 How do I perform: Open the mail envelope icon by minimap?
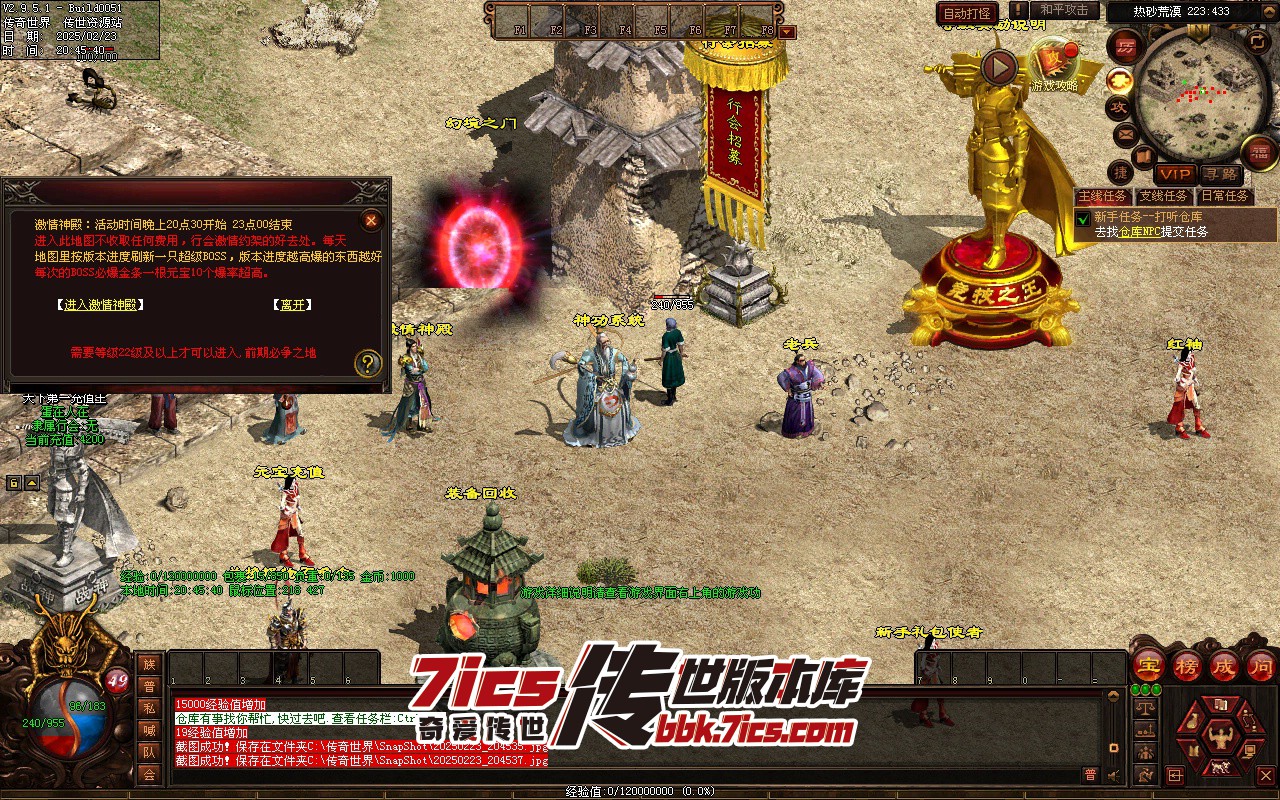tap(1125, 133)
